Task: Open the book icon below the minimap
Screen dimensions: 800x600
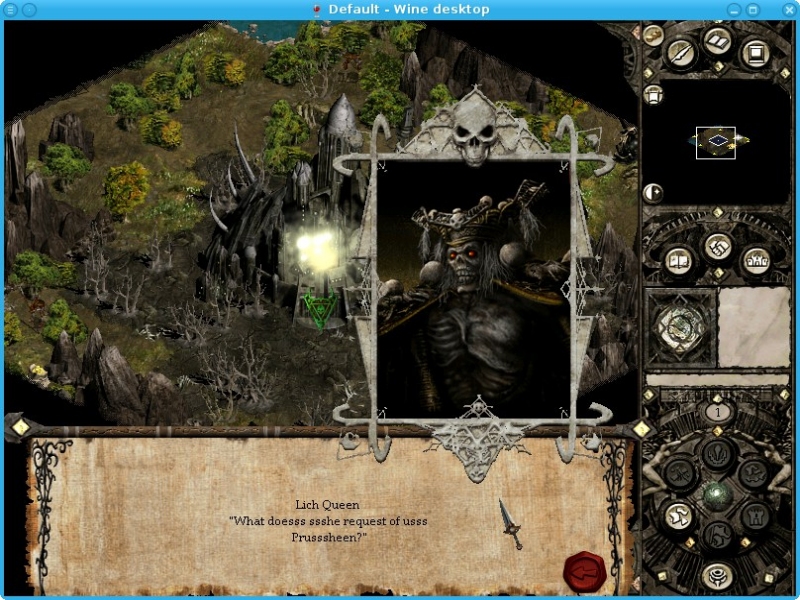Action: [x=679, y=262]
